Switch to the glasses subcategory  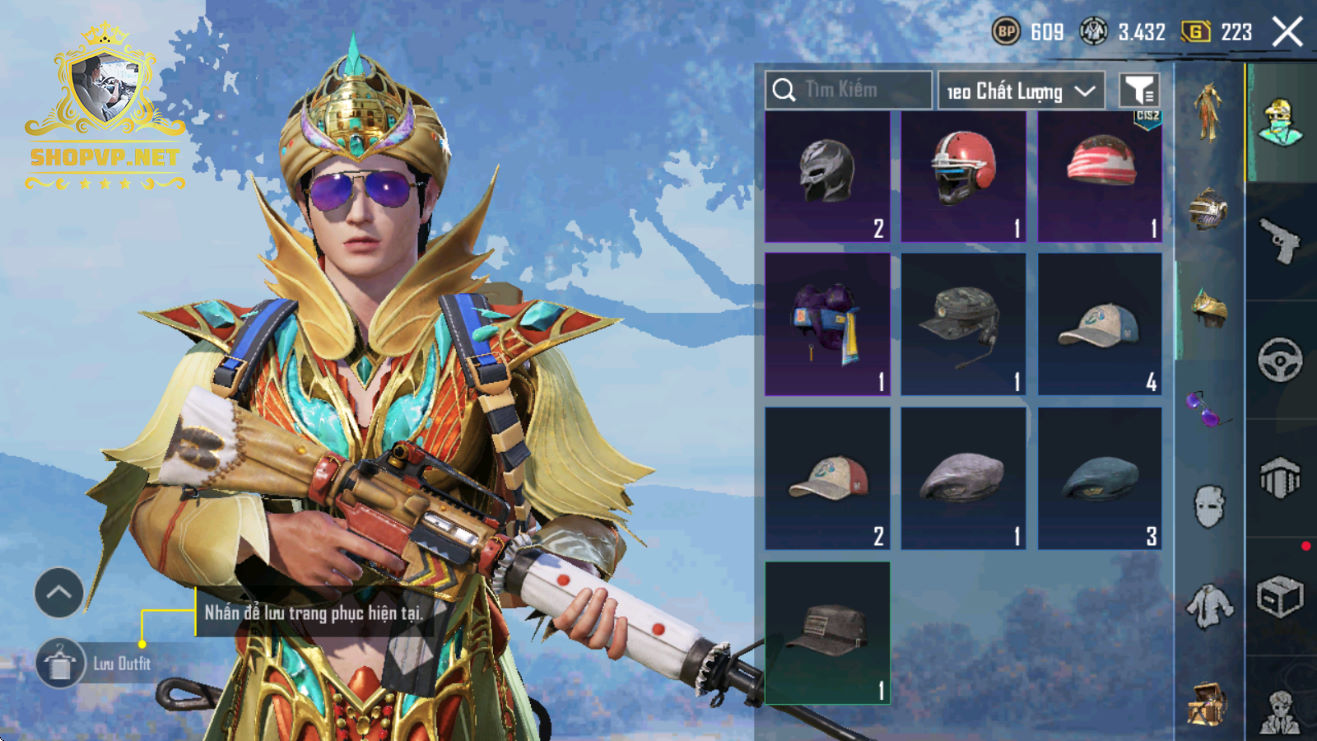click(x=1209, y=408)
